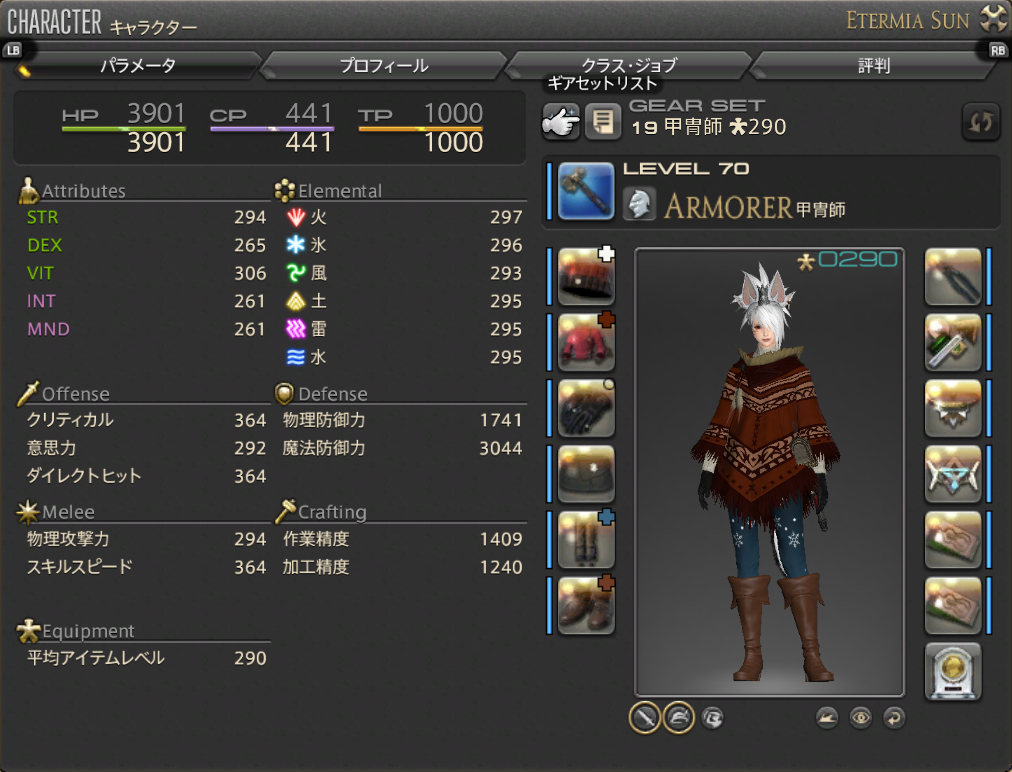Click the dark belt waist slot

586,474
